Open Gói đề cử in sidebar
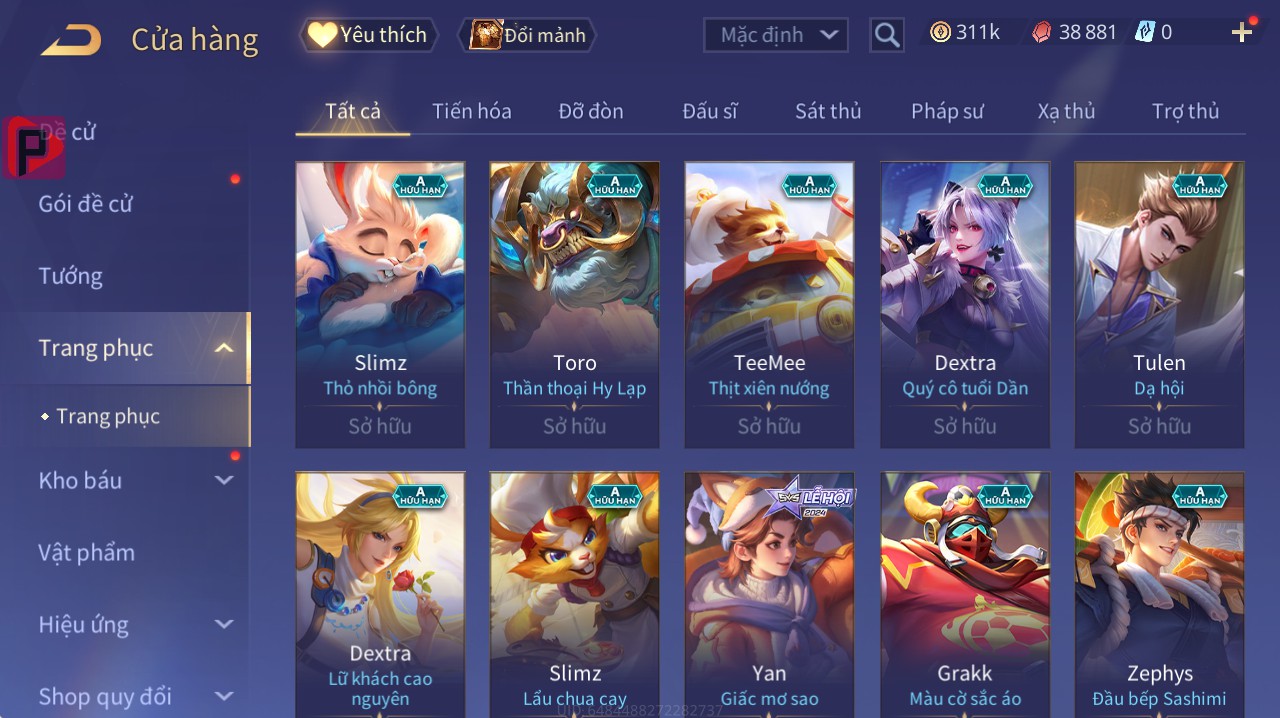Screen dimensions: 1280x718 point(86,204)
